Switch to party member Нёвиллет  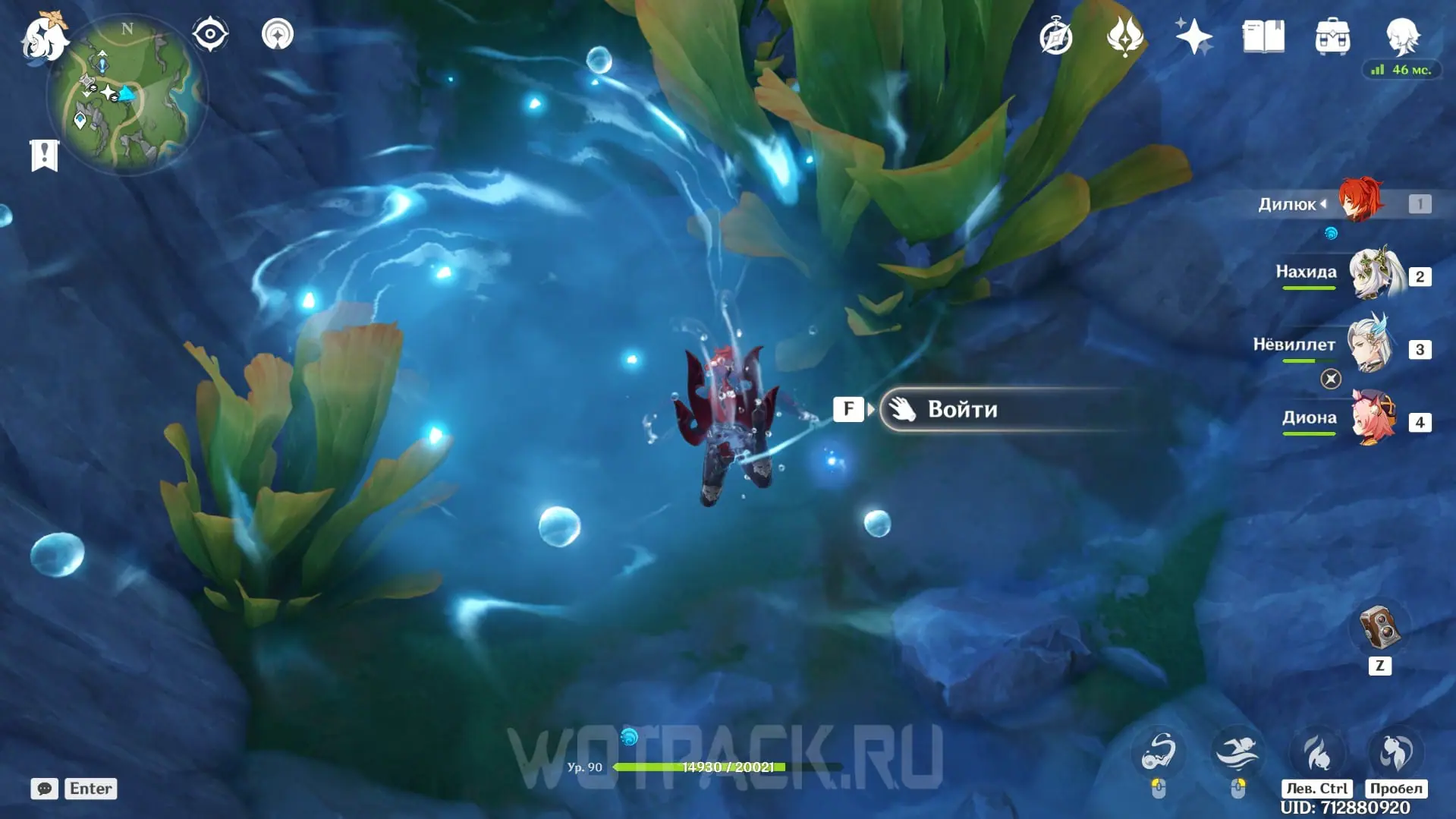pyautogui.click(x=1370, y=345)
